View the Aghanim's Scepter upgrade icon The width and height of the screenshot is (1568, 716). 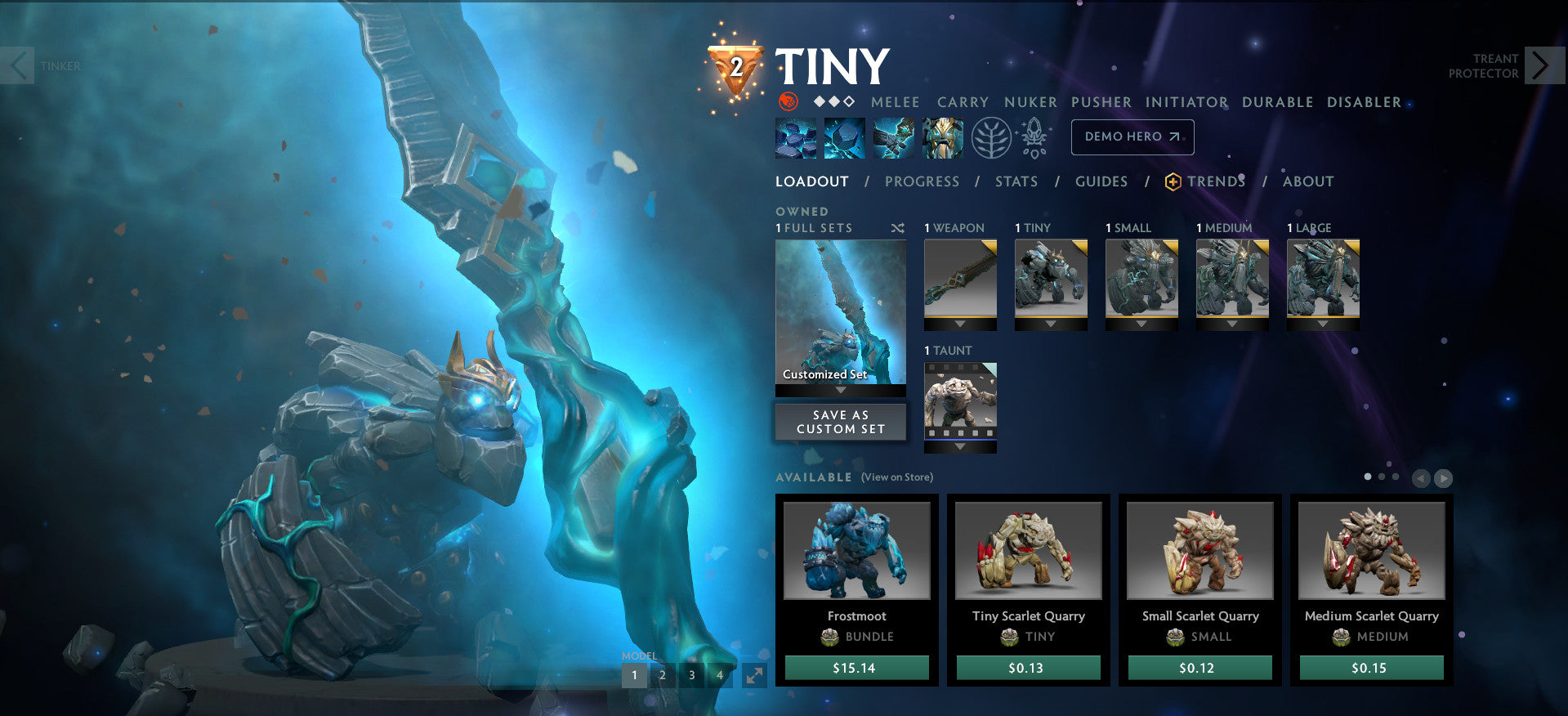[1034, 137]
